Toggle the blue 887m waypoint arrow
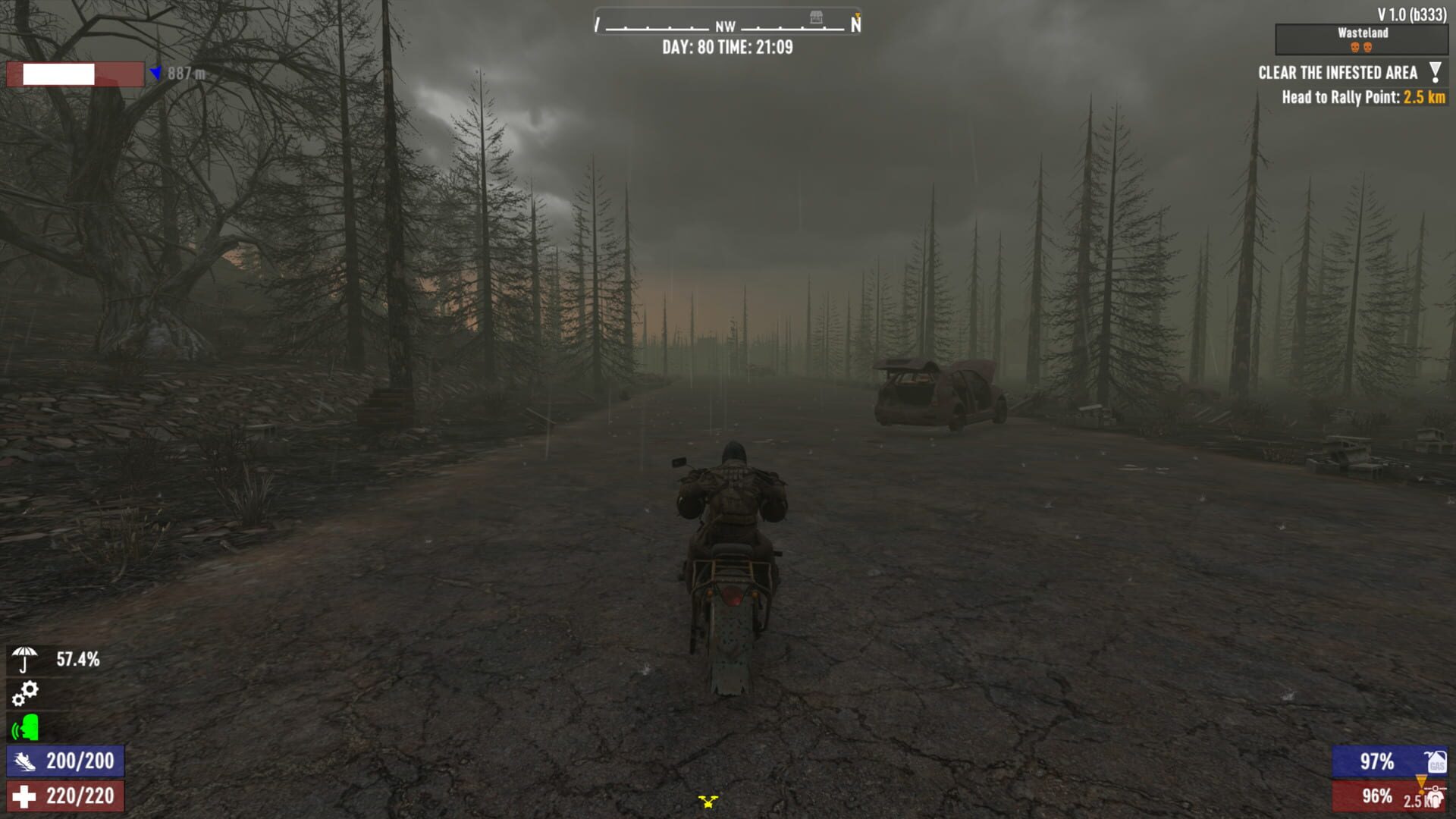The height and width of the screenshot is (819, 1456). click(x=155, y=73)
